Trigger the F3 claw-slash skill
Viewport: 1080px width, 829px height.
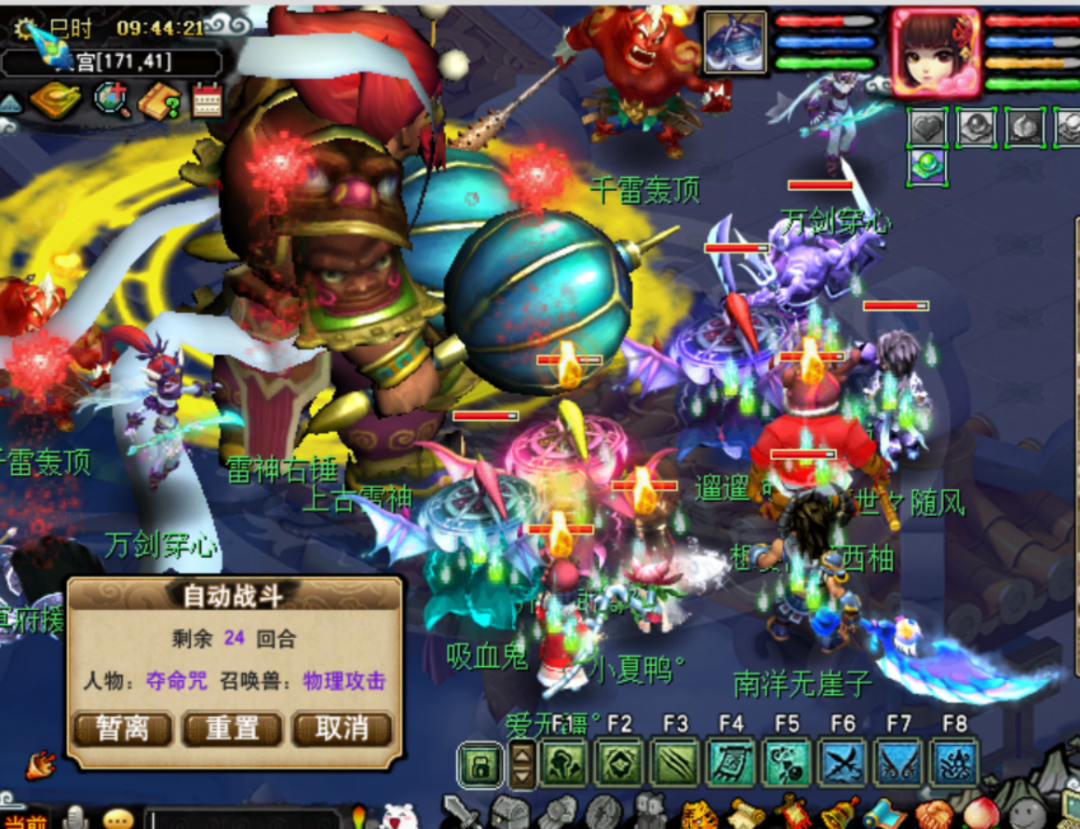coord(675,764)
